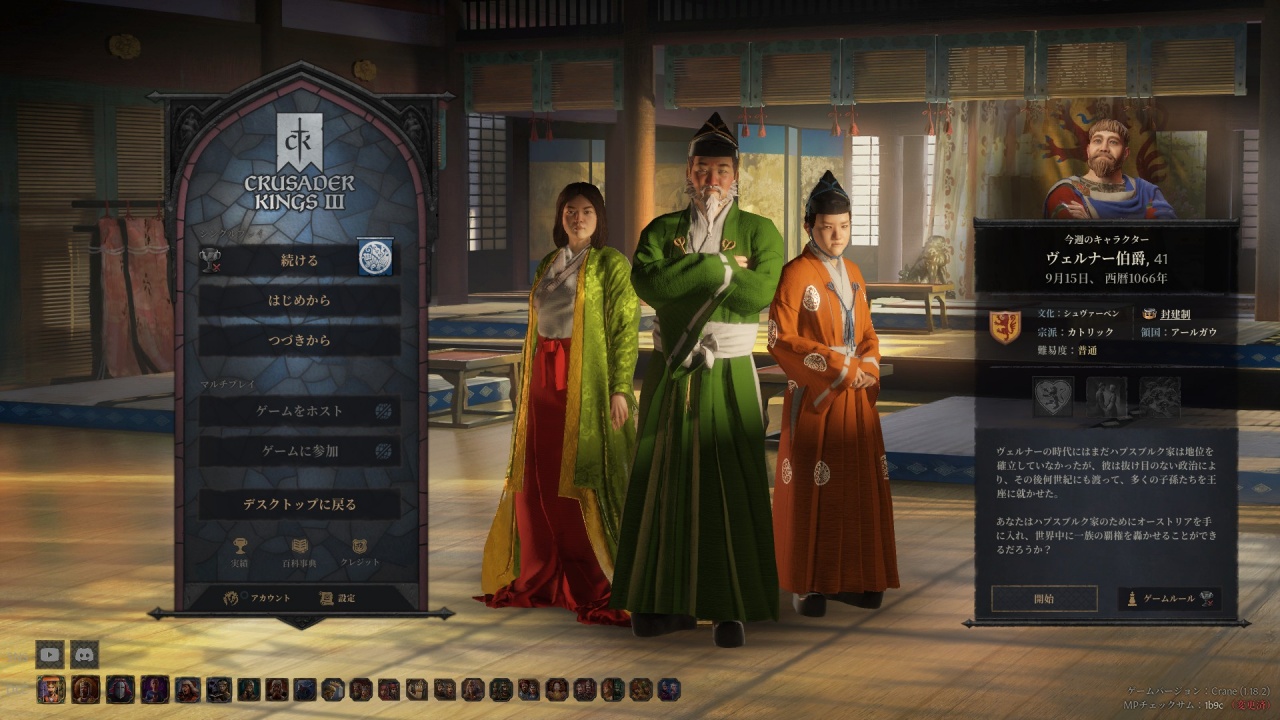
Task: Open the Discord link icon
Action: point(85,654)
